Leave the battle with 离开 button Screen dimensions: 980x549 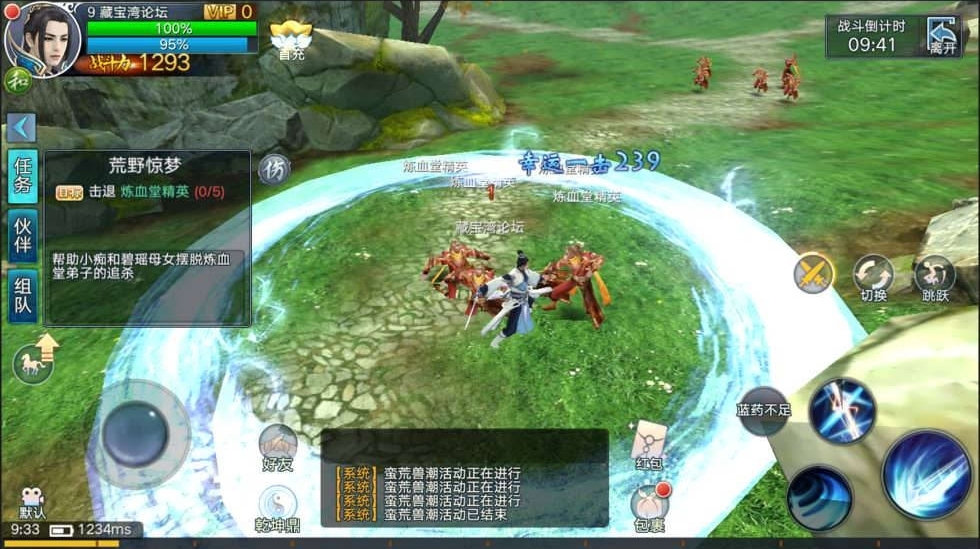[x=943, y=35]
